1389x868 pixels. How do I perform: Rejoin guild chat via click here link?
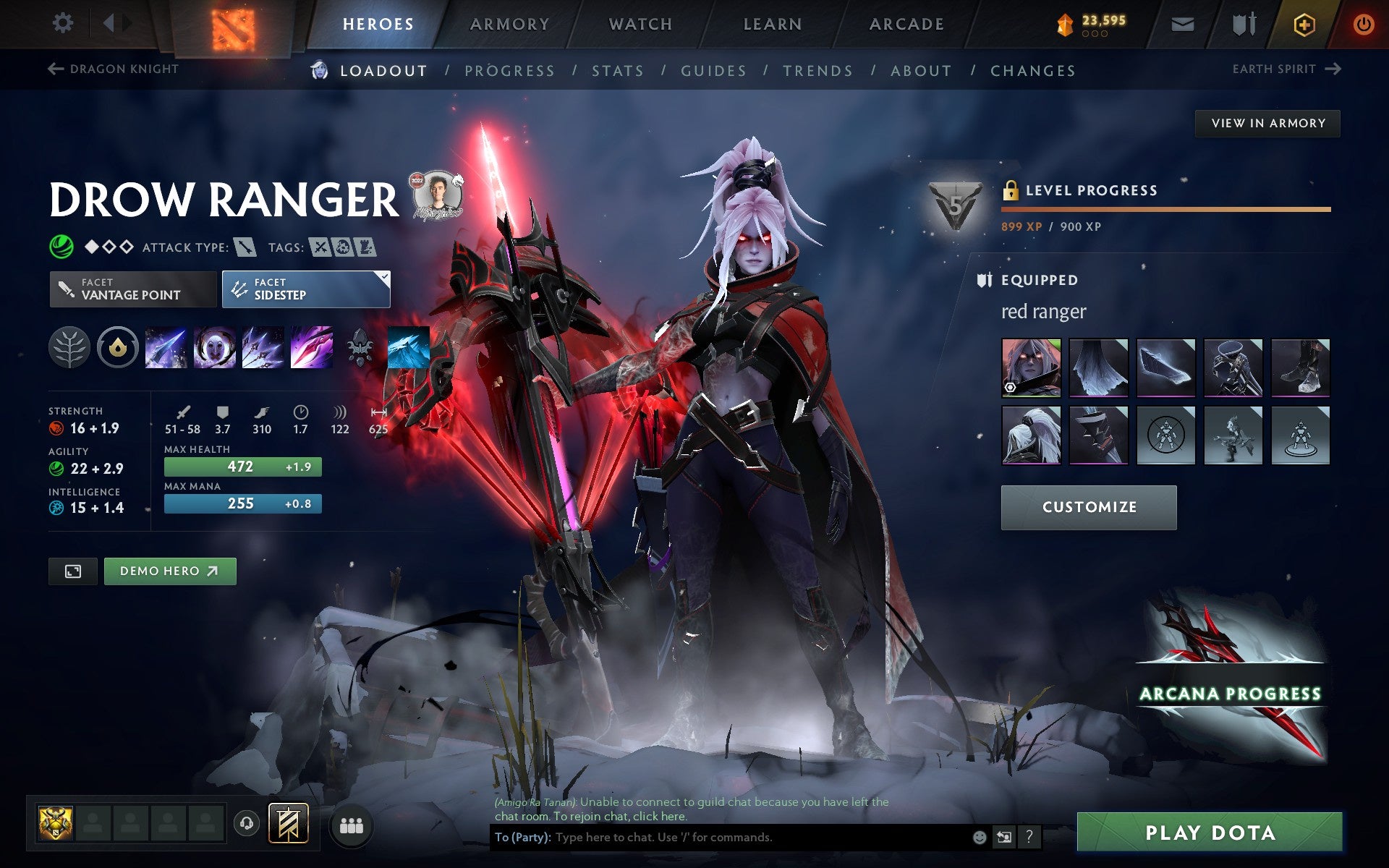pos(660,817)
